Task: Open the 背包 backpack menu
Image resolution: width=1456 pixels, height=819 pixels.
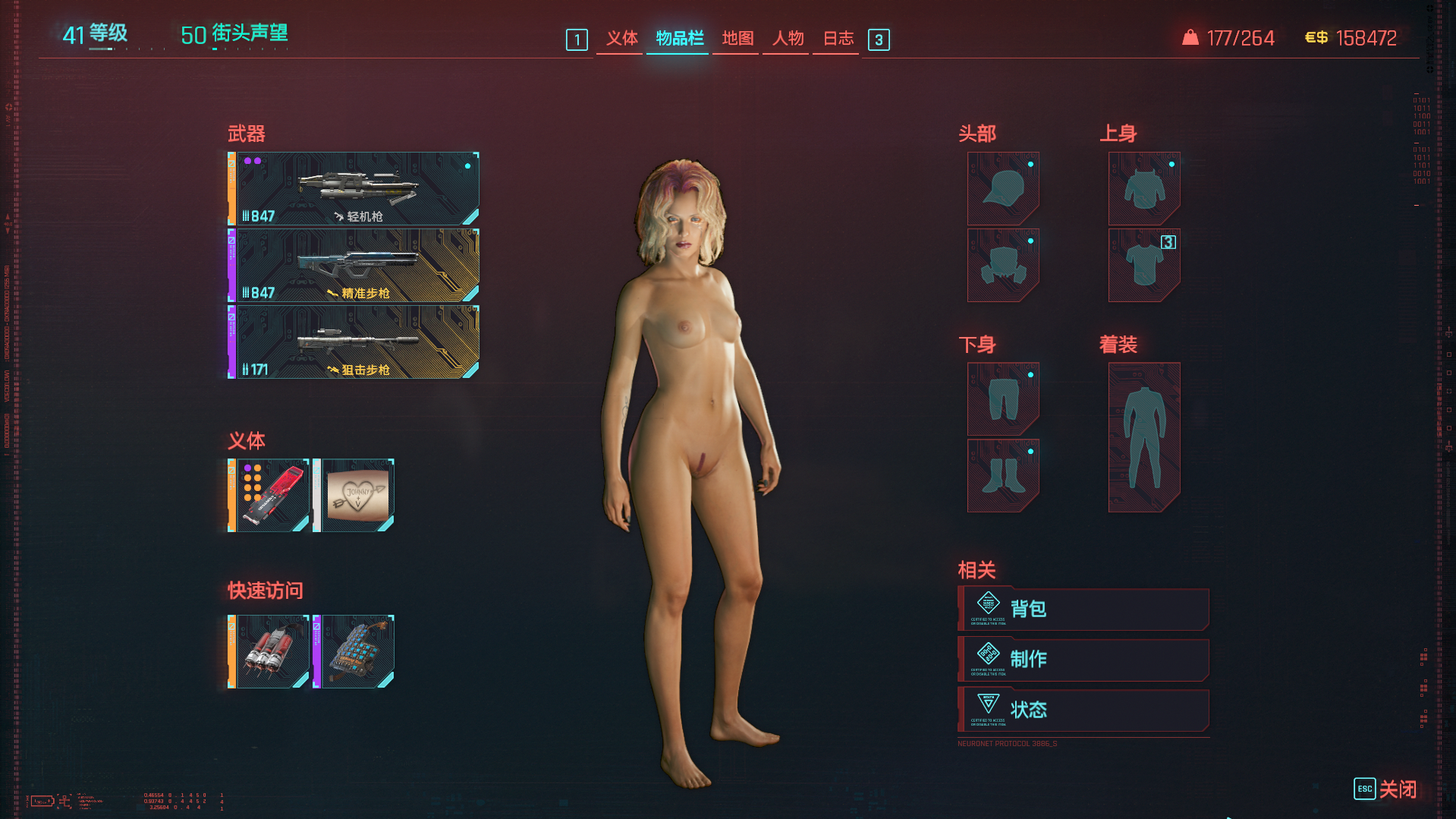Action: [x=1083, y=610]
